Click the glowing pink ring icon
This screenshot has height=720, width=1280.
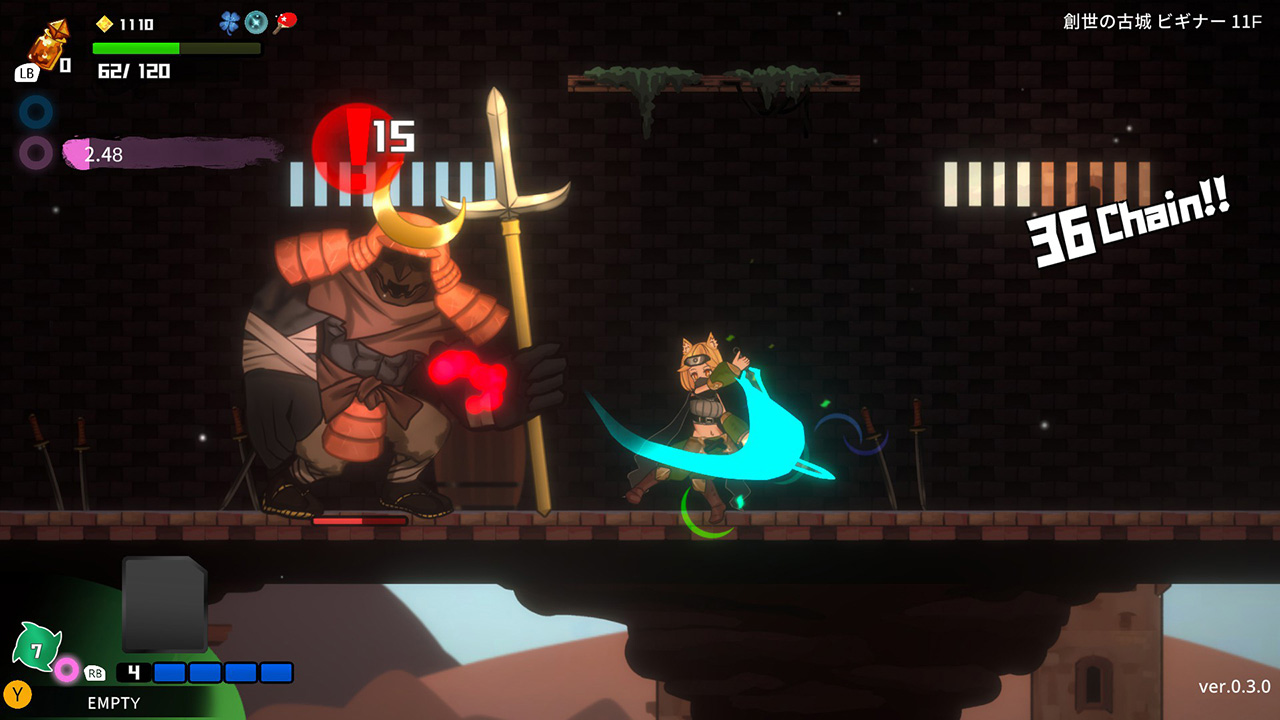click(x=67, y=669)
